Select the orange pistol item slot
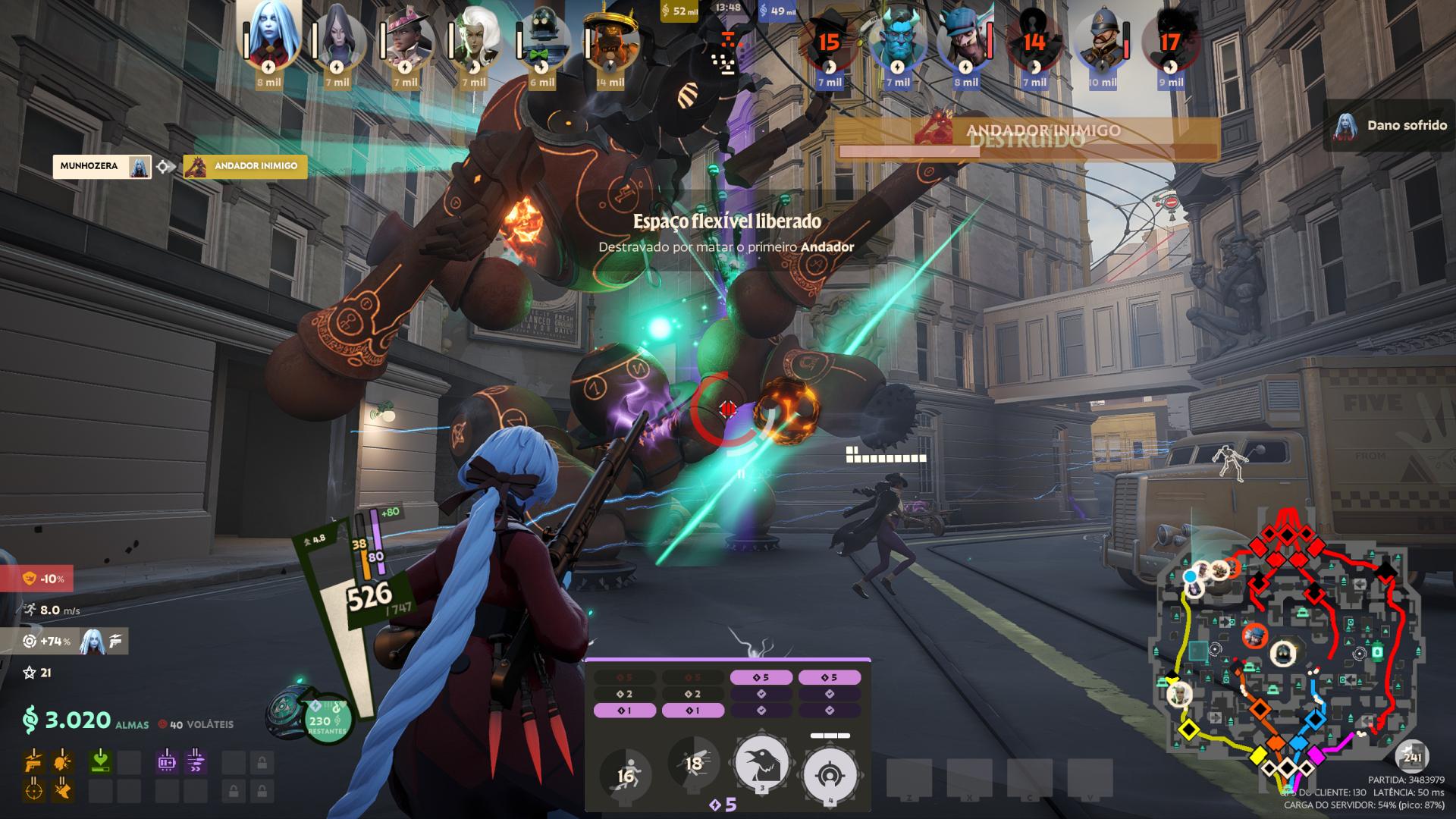The width and height of the screenshot is (1456, 819). (x=33, y=761)
